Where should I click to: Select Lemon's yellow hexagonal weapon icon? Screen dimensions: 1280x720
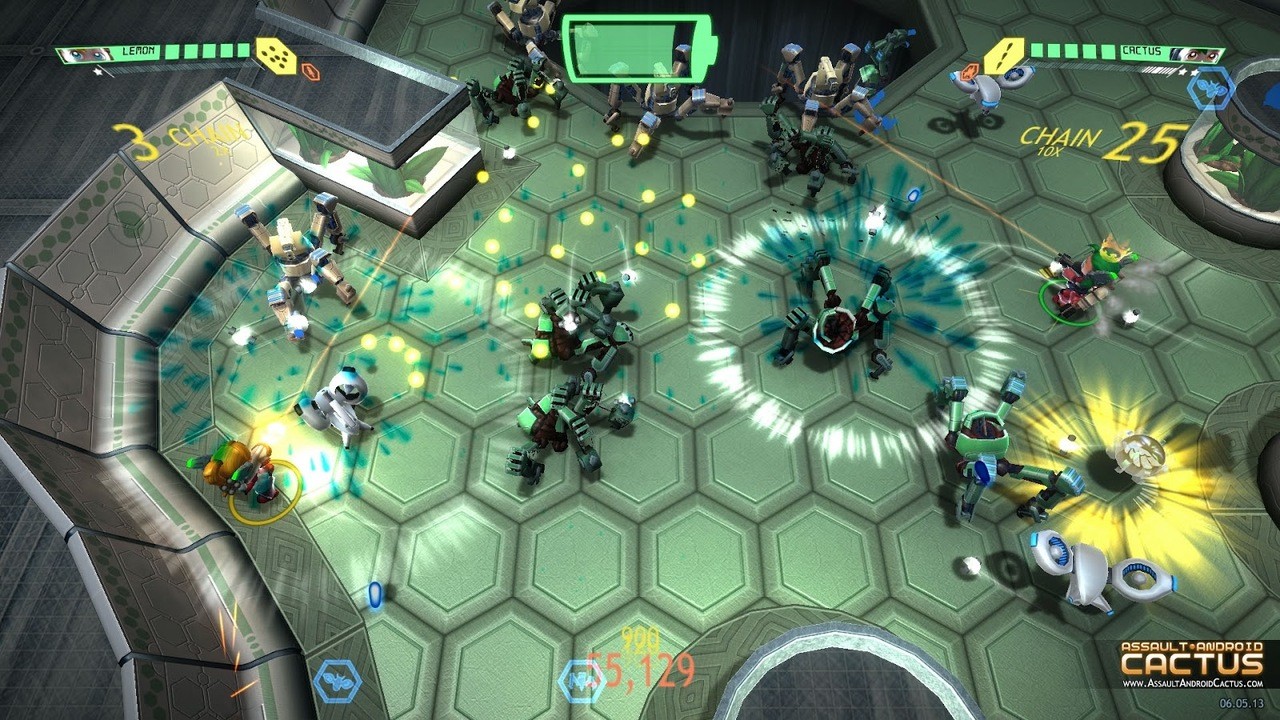point(277,56)
